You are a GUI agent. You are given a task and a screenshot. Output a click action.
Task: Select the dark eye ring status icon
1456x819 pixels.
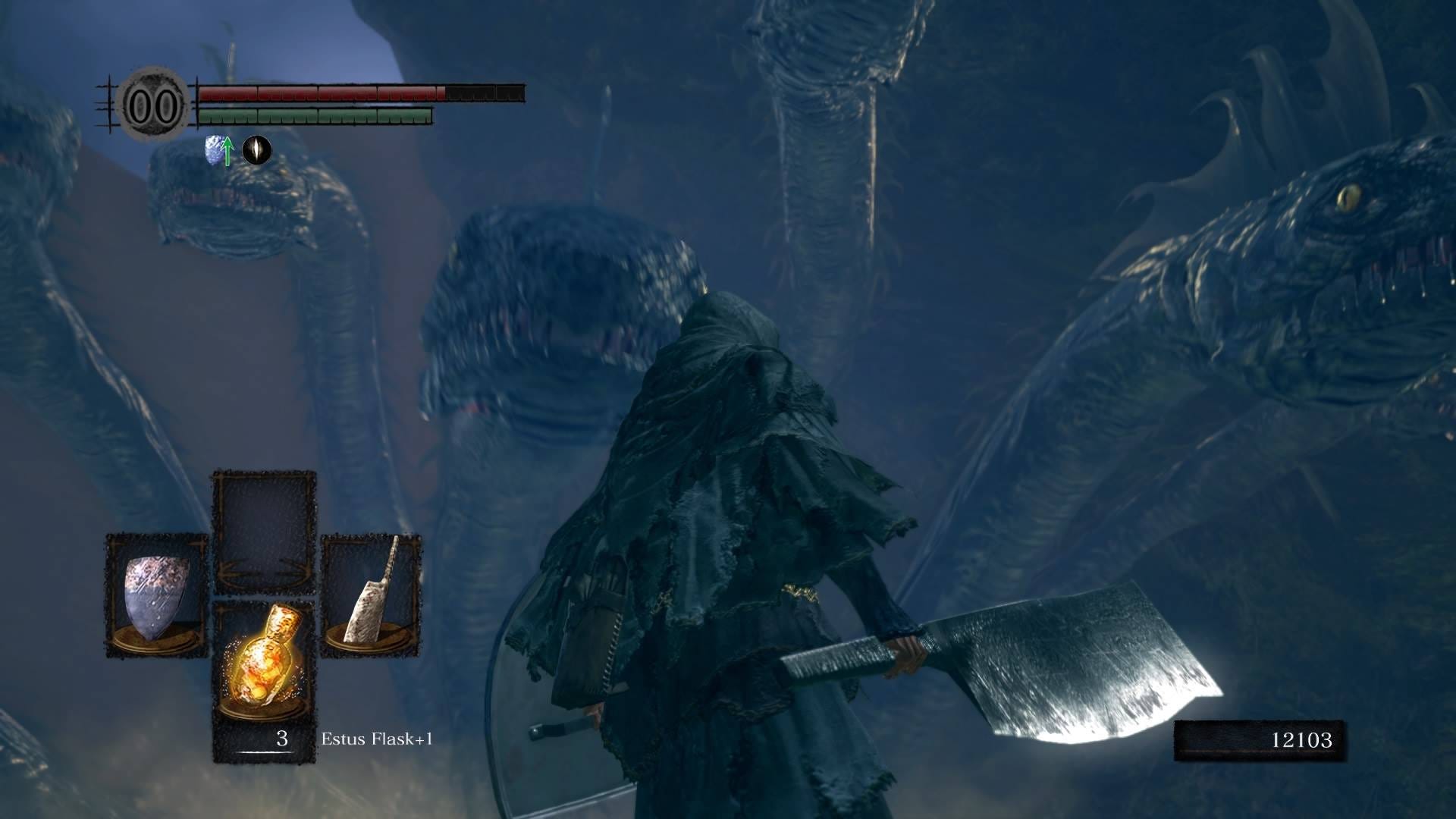[x=256, y=150]
